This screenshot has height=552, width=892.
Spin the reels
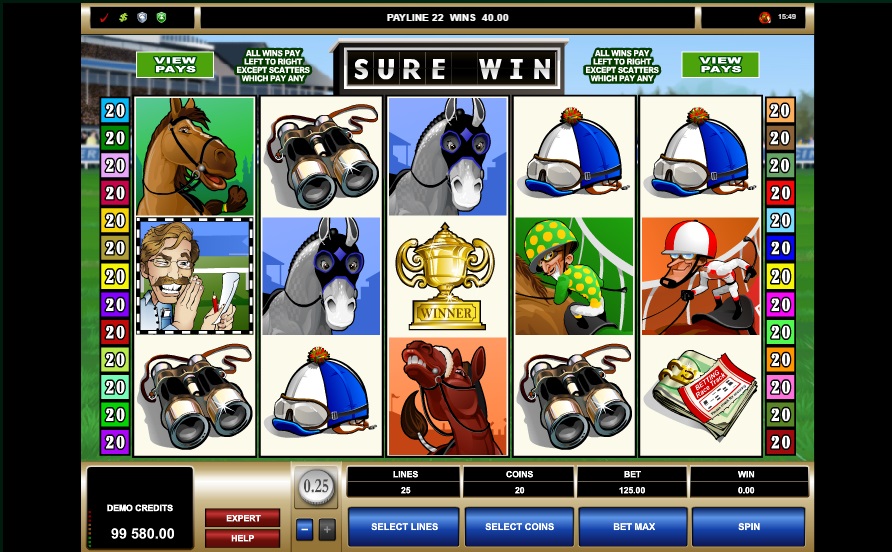[x=748, y=526]
